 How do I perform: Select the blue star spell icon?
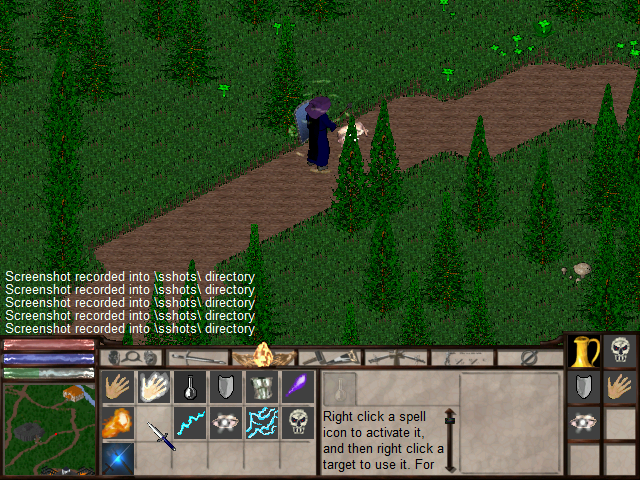tap(117, 458)
